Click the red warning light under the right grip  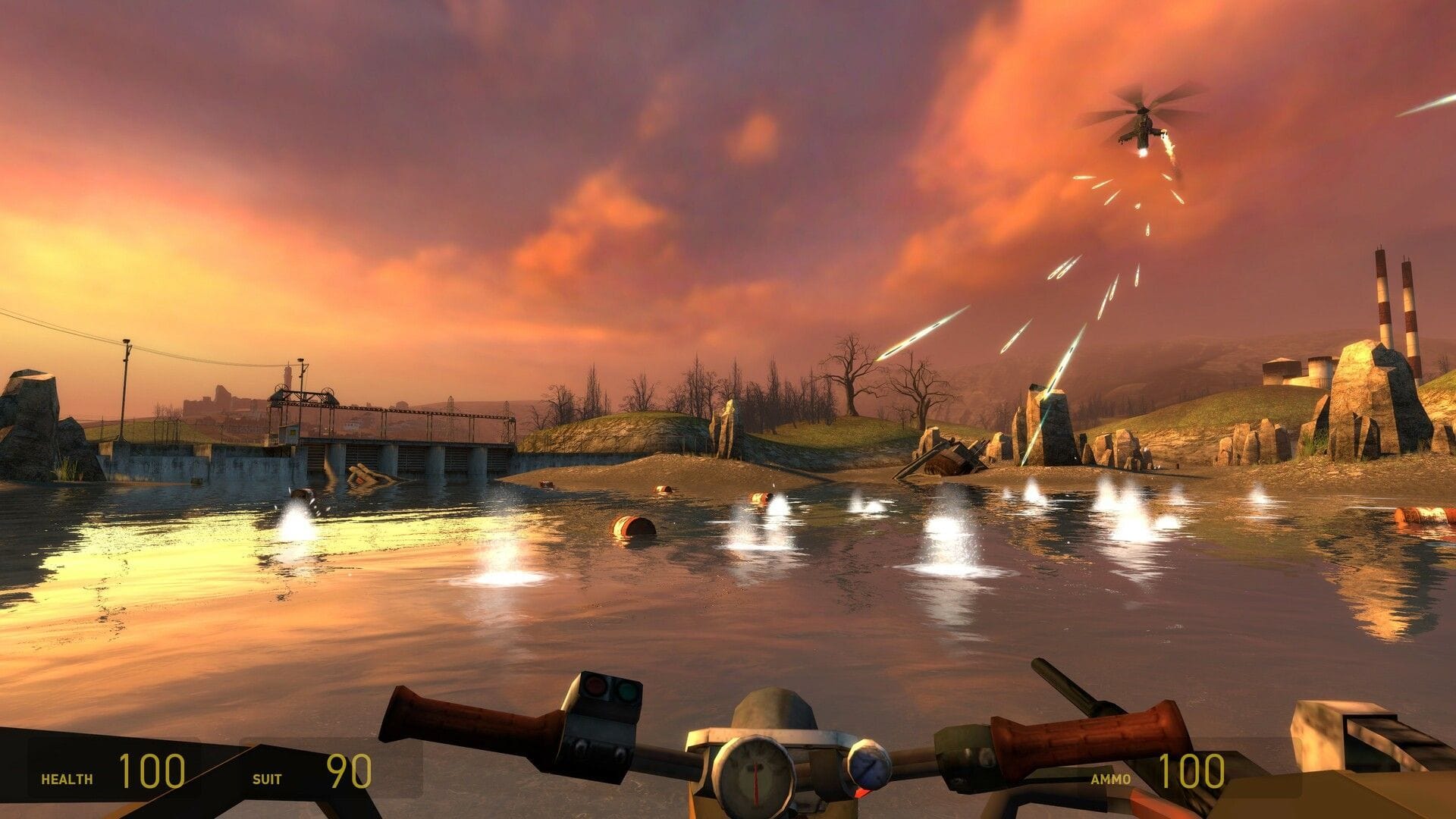click(x=861, y=793)
